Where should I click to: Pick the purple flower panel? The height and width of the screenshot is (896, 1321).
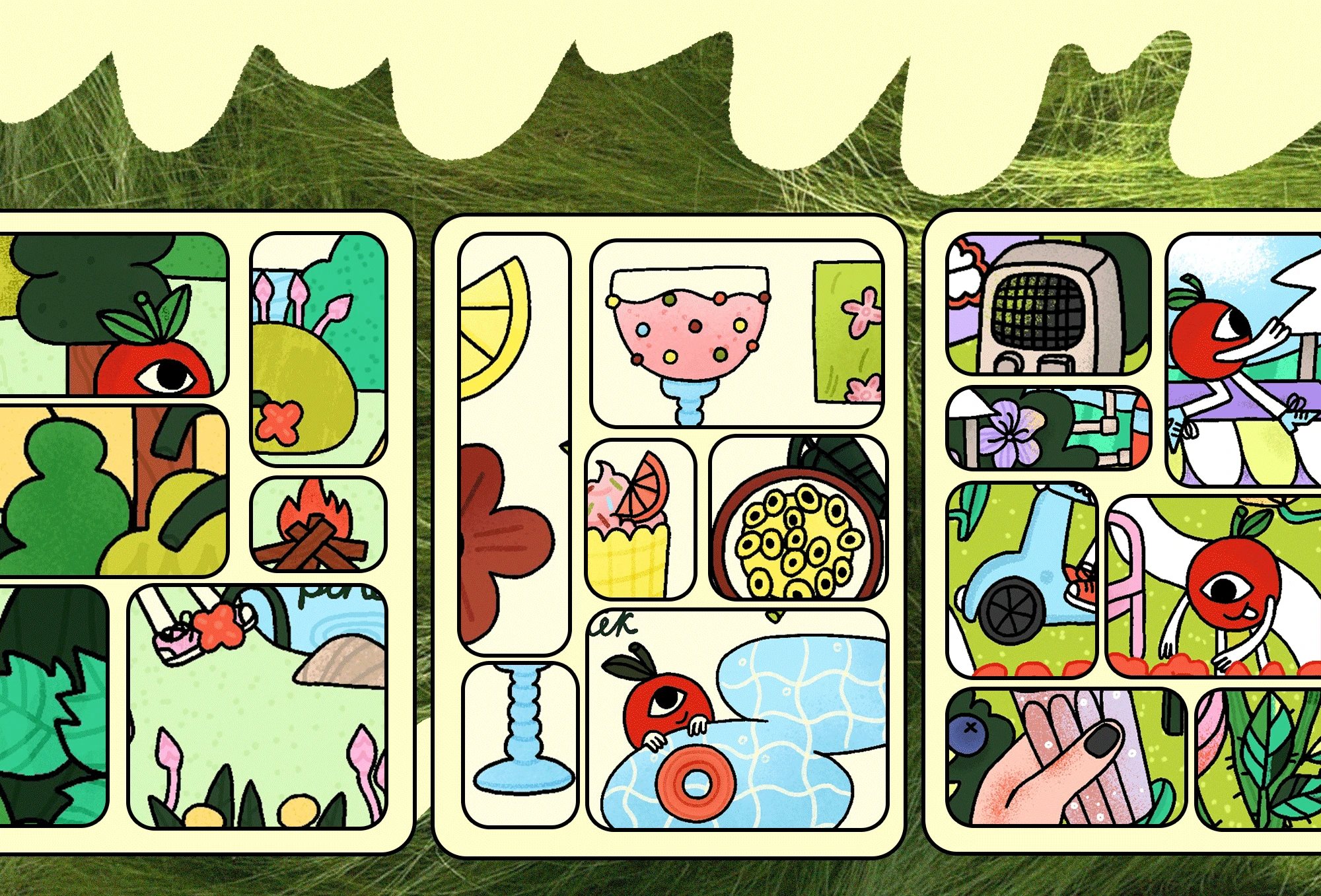(x=1048, y=428)
